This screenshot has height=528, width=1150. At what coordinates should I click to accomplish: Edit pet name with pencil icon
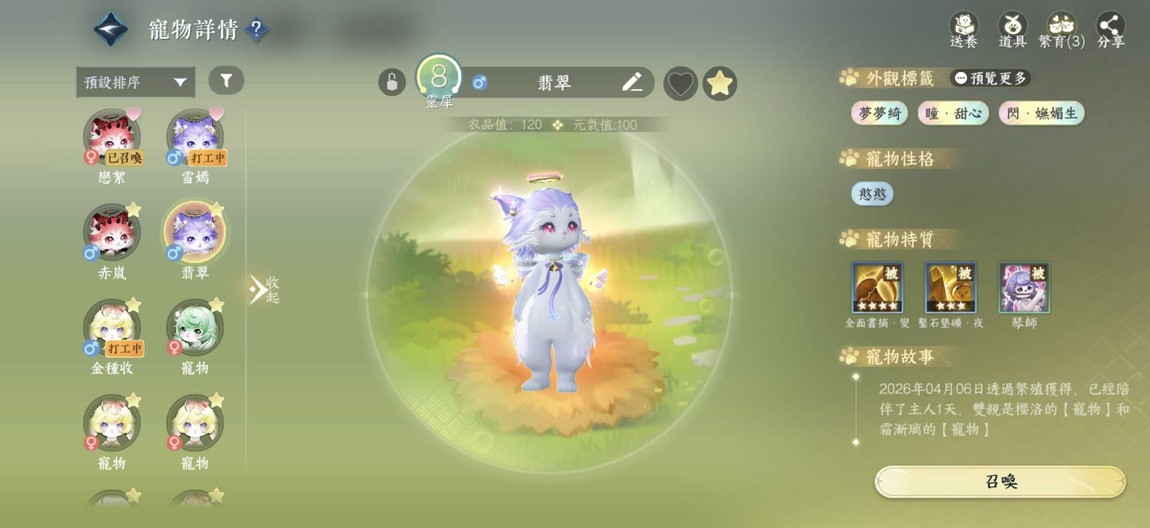[x=632, y=82]
